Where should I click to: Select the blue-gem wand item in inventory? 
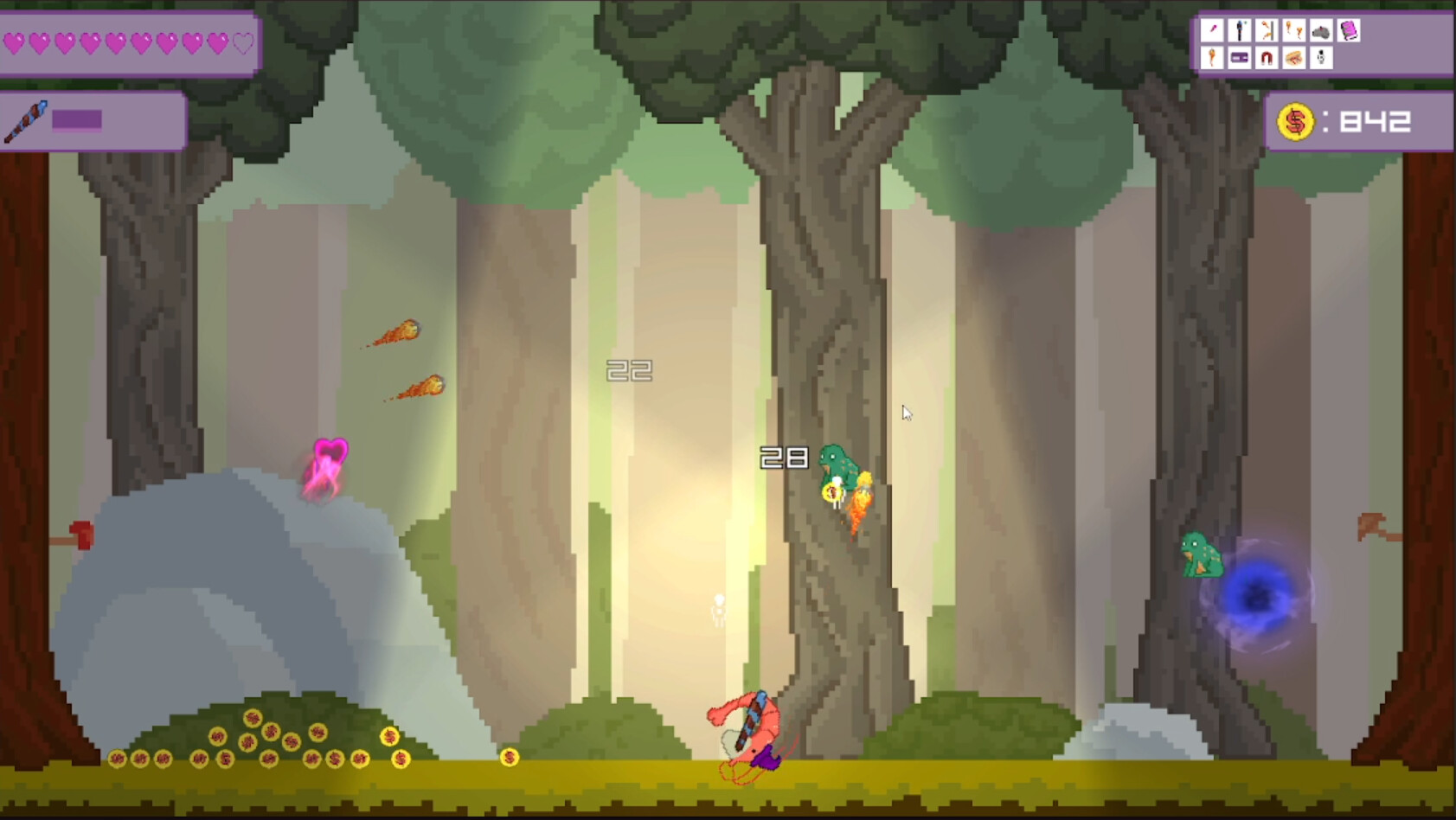point(1239,30)
